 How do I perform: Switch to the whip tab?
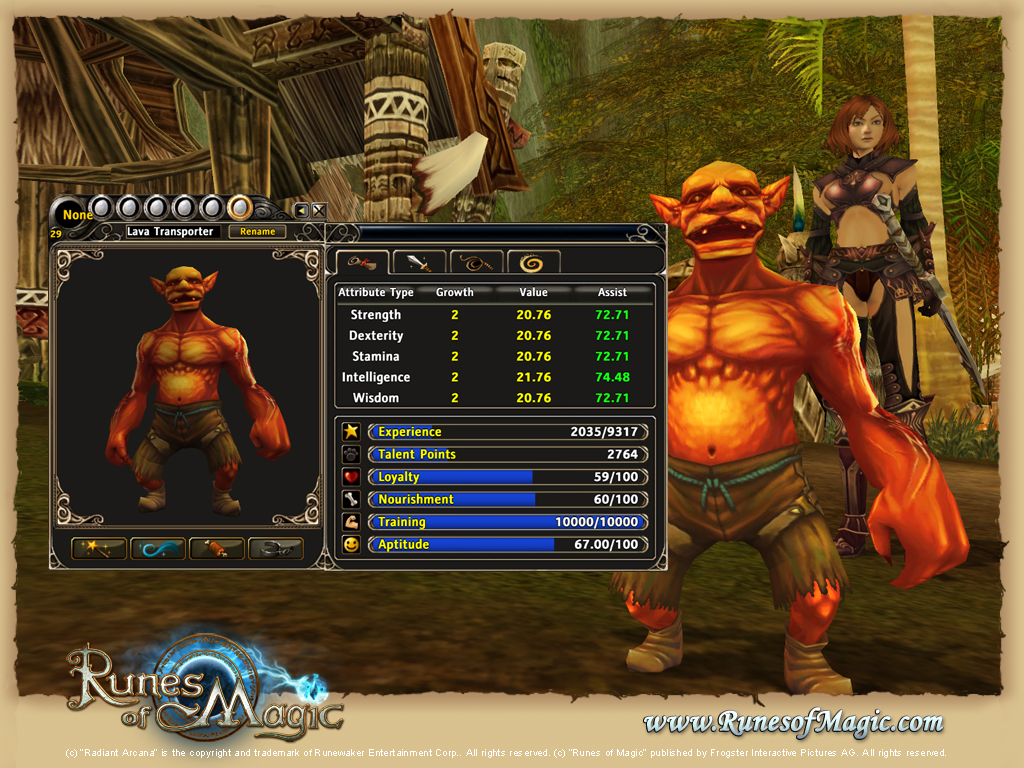(477, 262)
